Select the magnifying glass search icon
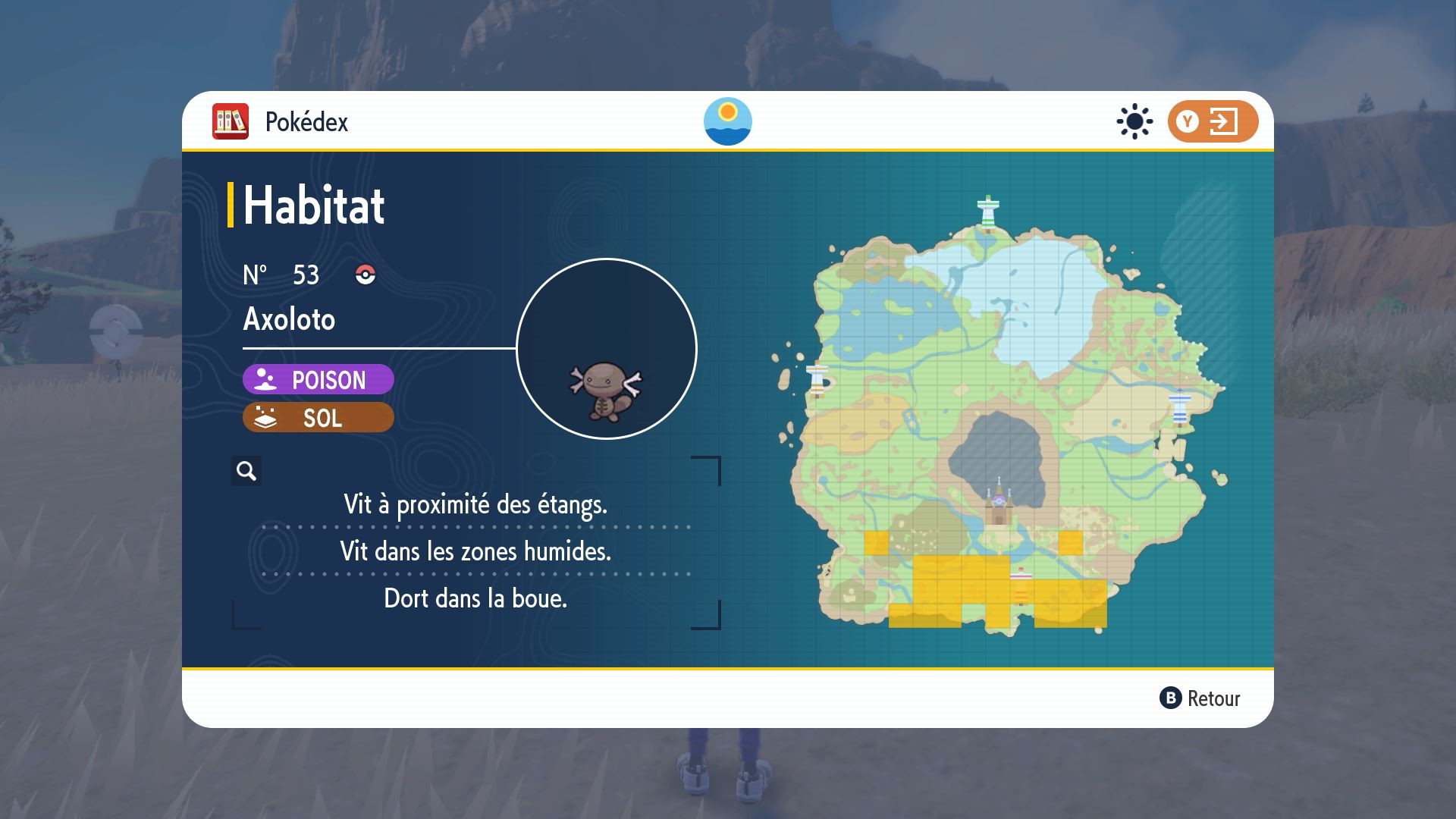Screen dimensions: 1456x819 click(x=245, y=471)
